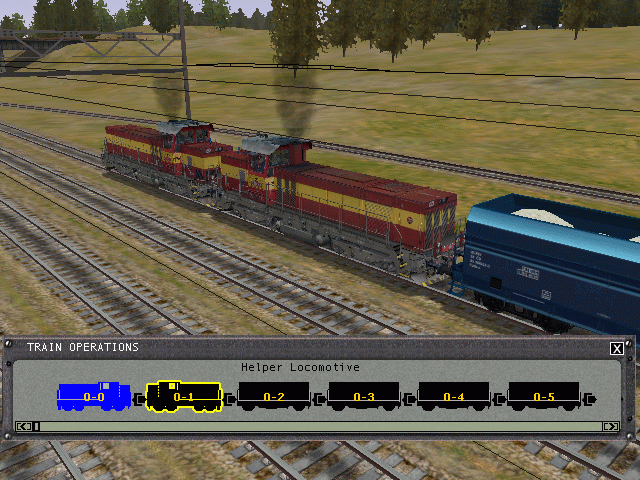Screen dimensions: 640x480
Task: Close the Train Operations window
Action: point(617,348)
